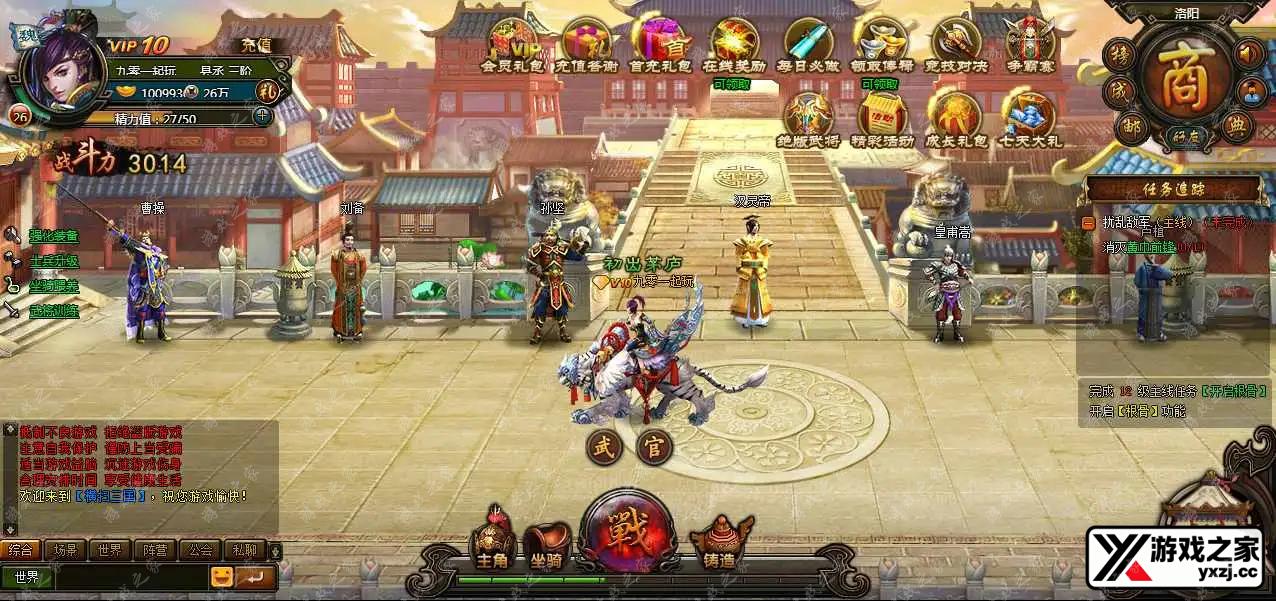Show the 七天大礼 seven-day gift
The image size is (1276, 601).
[x=1029, y=118]
